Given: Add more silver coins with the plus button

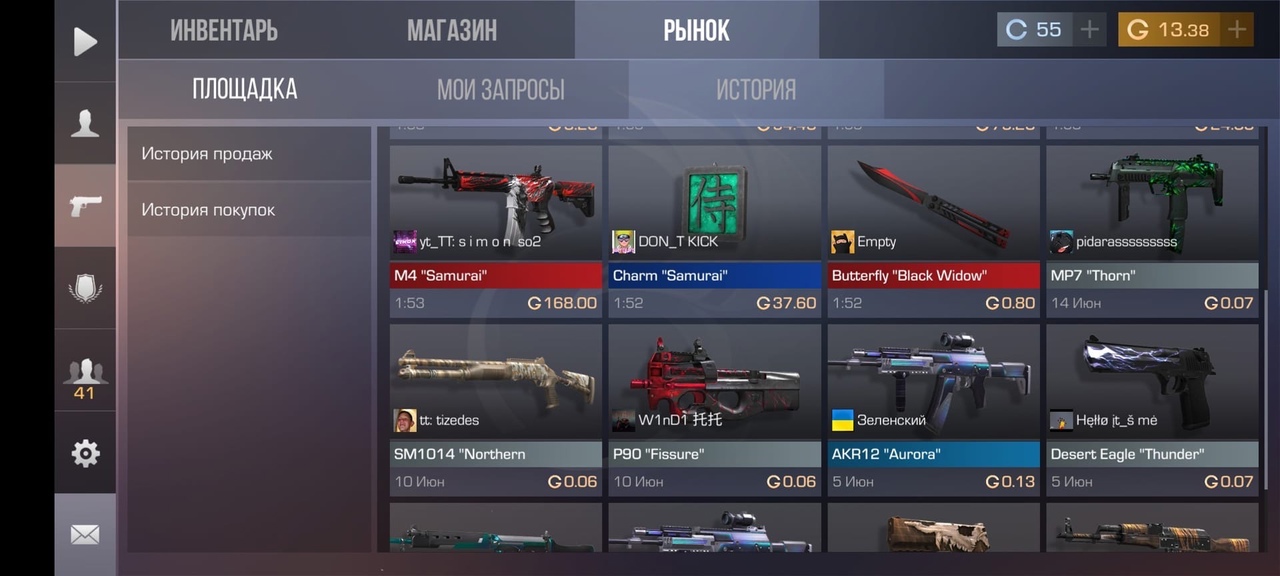Looking at the screenshot, I should coord(1089,30).
